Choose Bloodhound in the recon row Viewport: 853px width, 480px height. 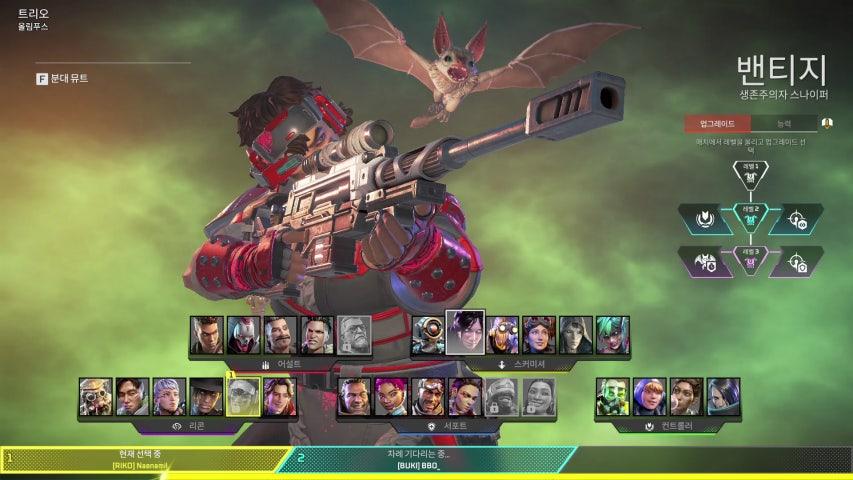96,396
